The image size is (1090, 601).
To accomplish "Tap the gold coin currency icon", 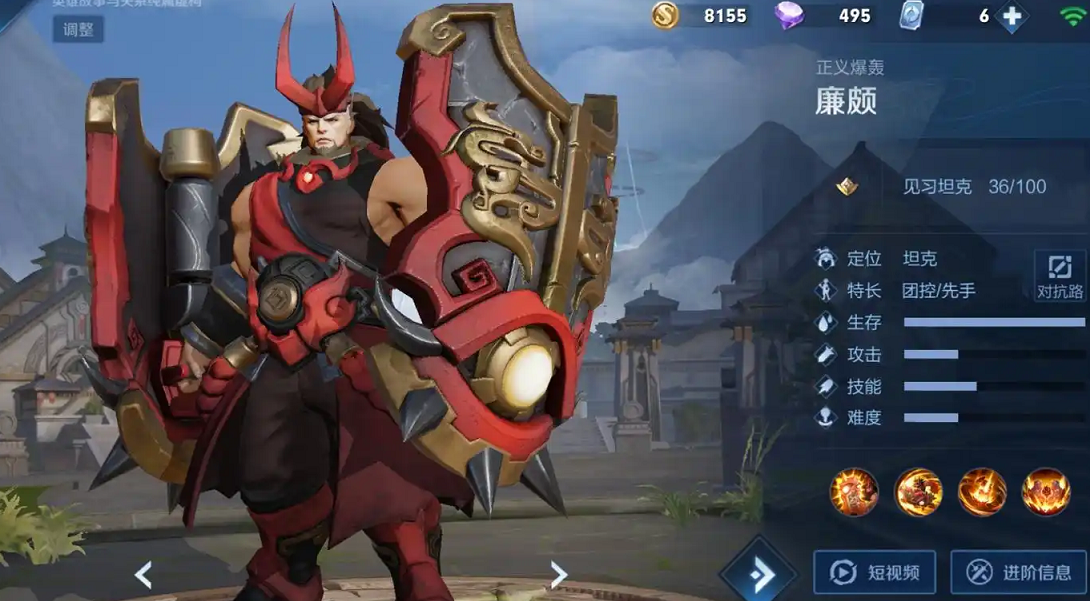I will pos(665,15).
